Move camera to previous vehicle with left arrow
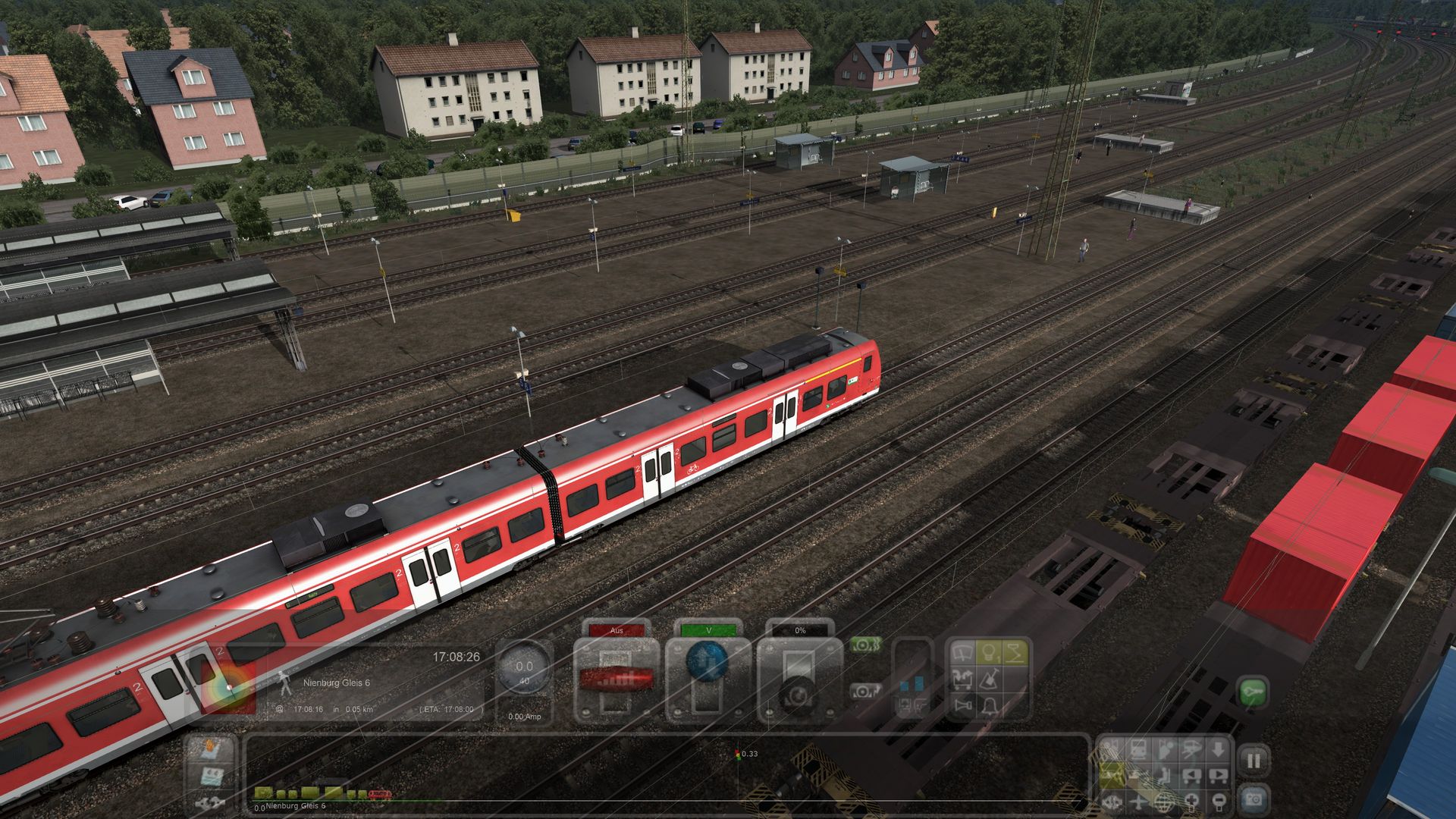 (x=1191, y=776)
